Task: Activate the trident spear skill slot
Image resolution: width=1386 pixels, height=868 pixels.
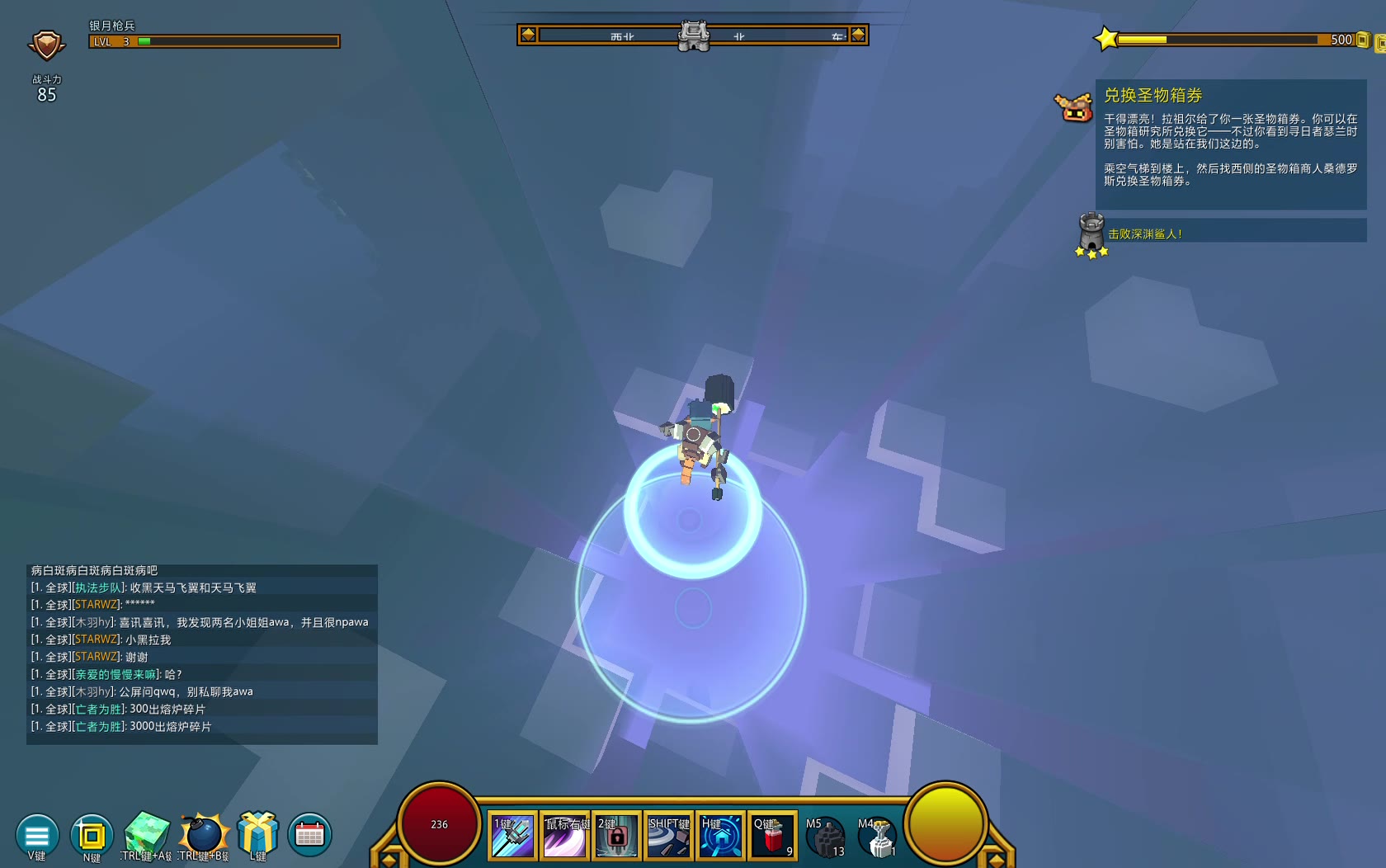Action: 512,837
